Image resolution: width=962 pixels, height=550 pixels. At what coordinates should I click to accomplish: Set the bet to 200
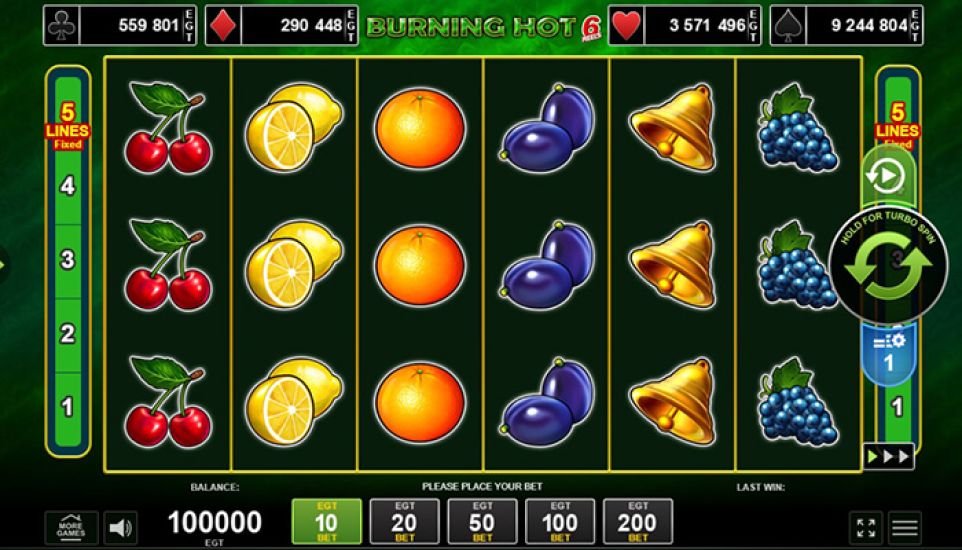[x=637, y=522]
